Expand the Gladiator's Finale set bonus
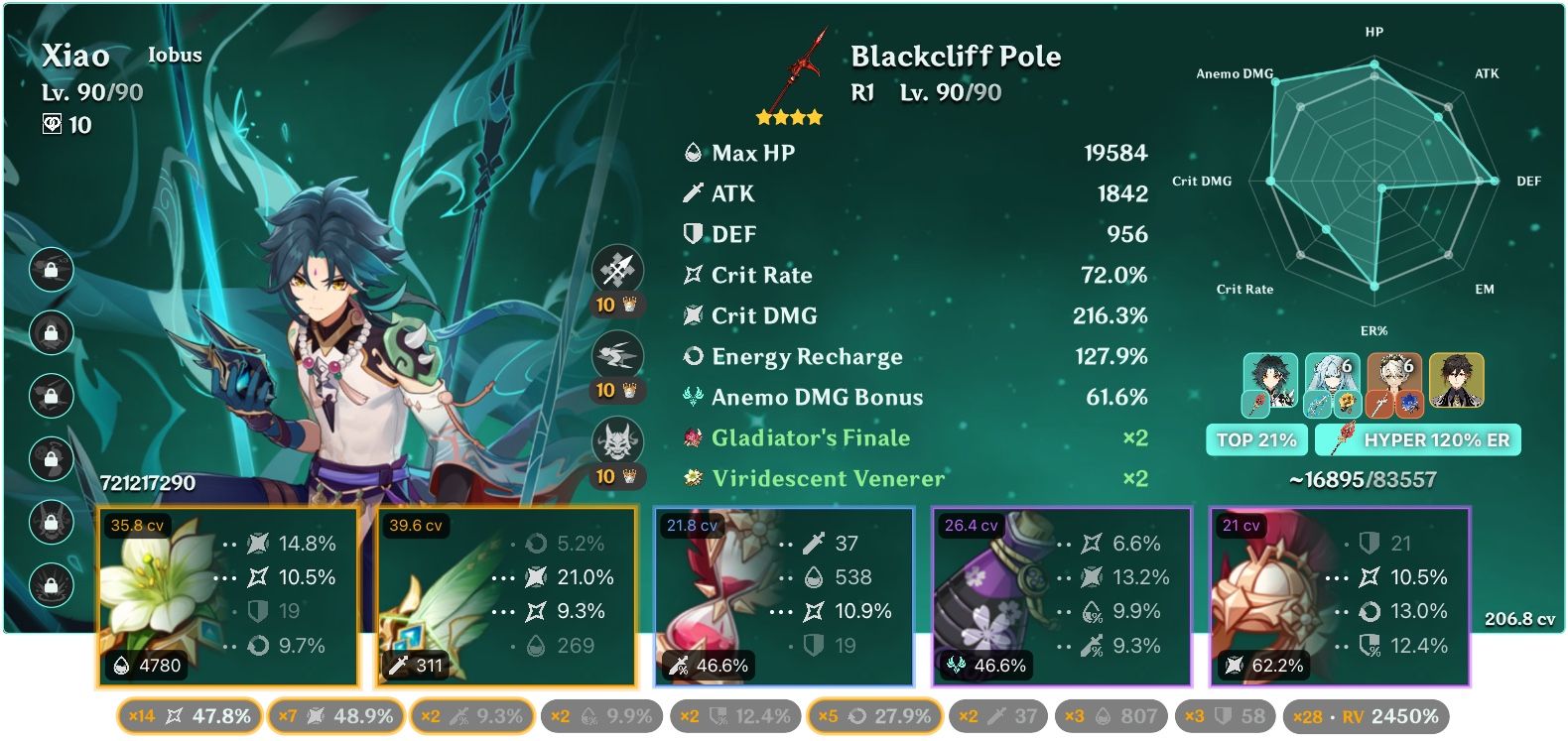Image resolution: width=1568 pixels, height=741 pixels. pyautogui.click(x=810, y=437)
